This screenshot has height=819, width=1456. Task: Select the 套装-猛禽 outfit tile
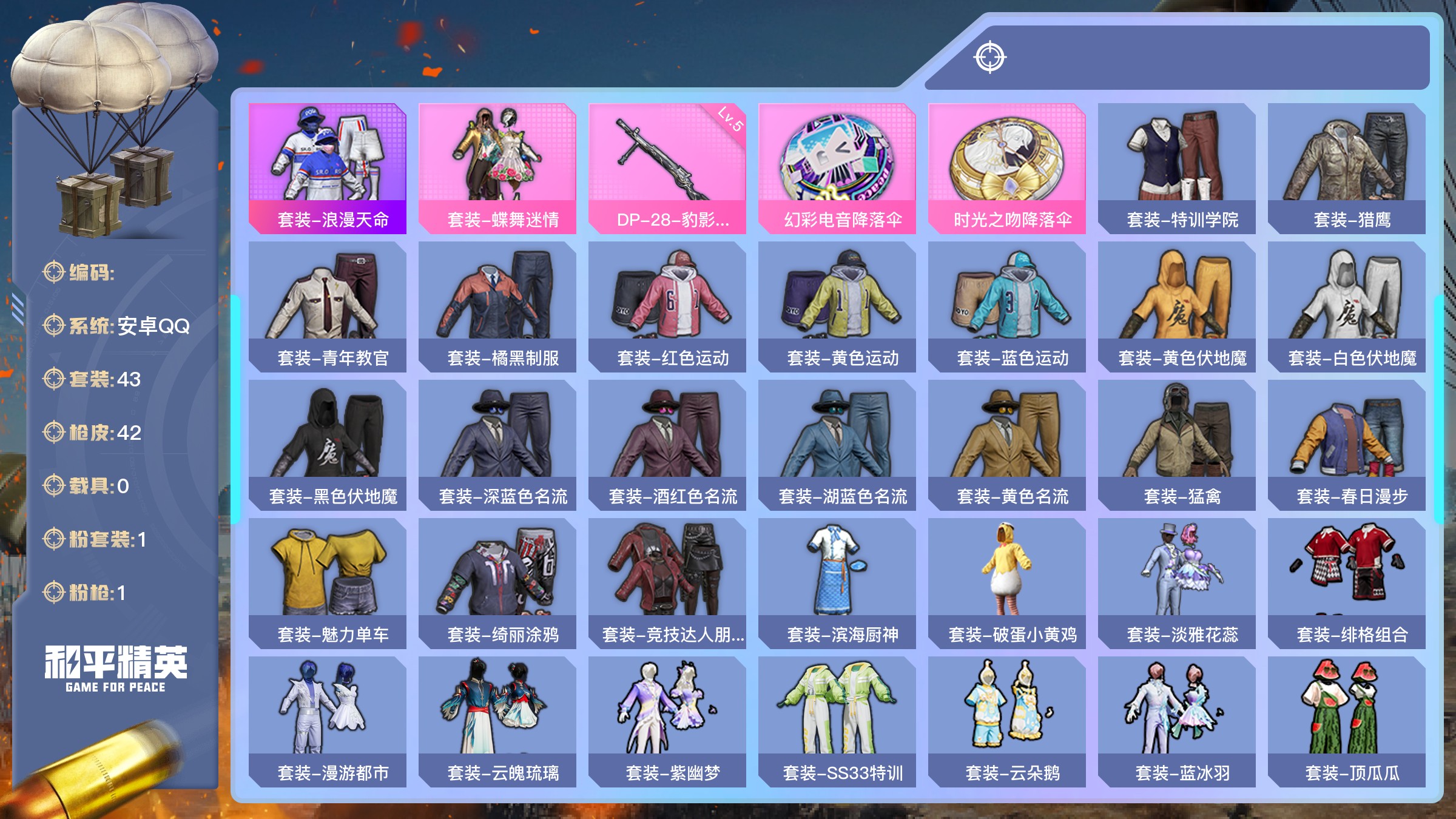(x=1177, y=445)
